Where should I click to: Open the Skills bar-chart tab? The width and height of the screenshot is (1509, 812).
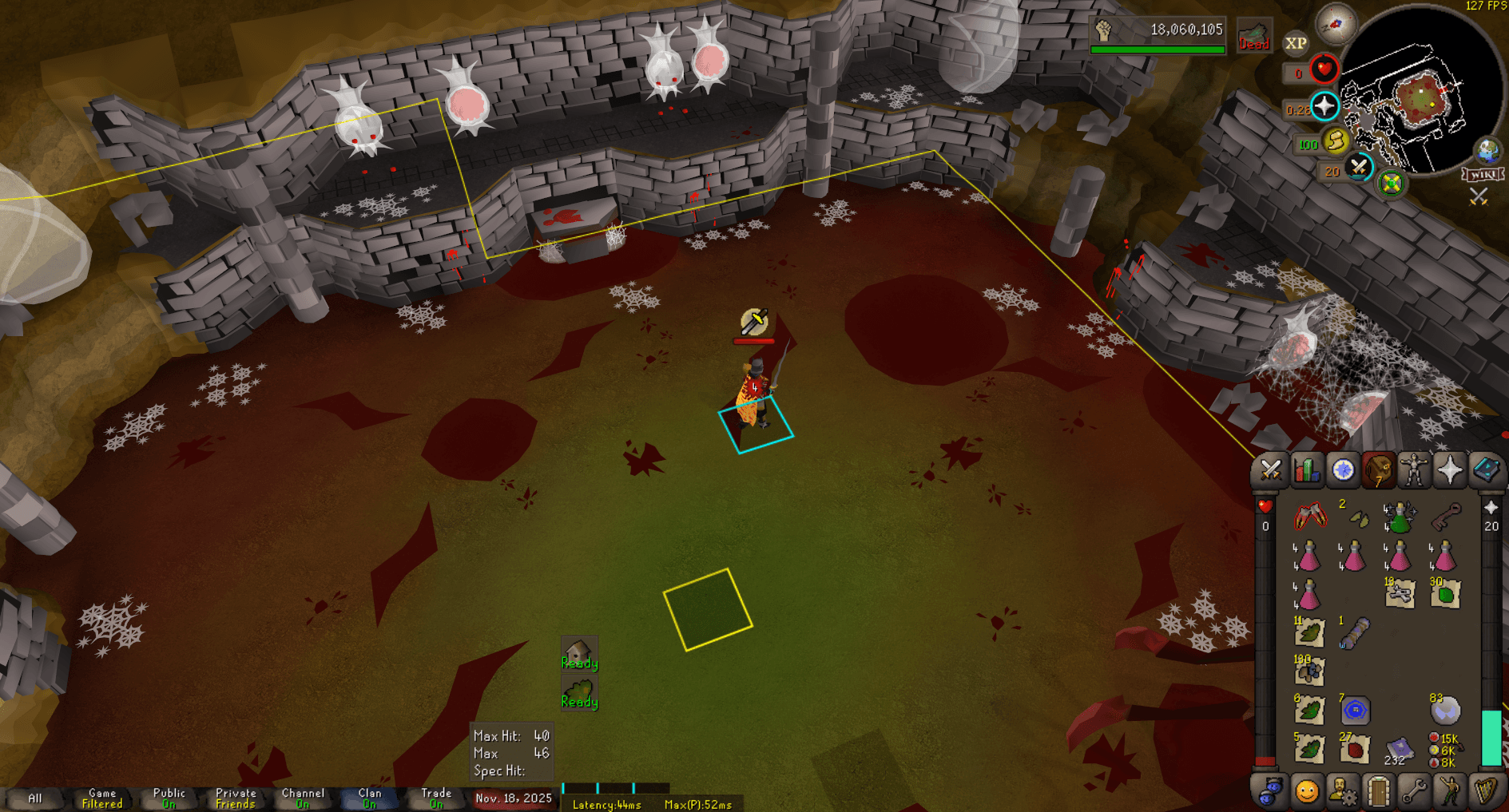pyautogui.click(x=1305, y=471)
